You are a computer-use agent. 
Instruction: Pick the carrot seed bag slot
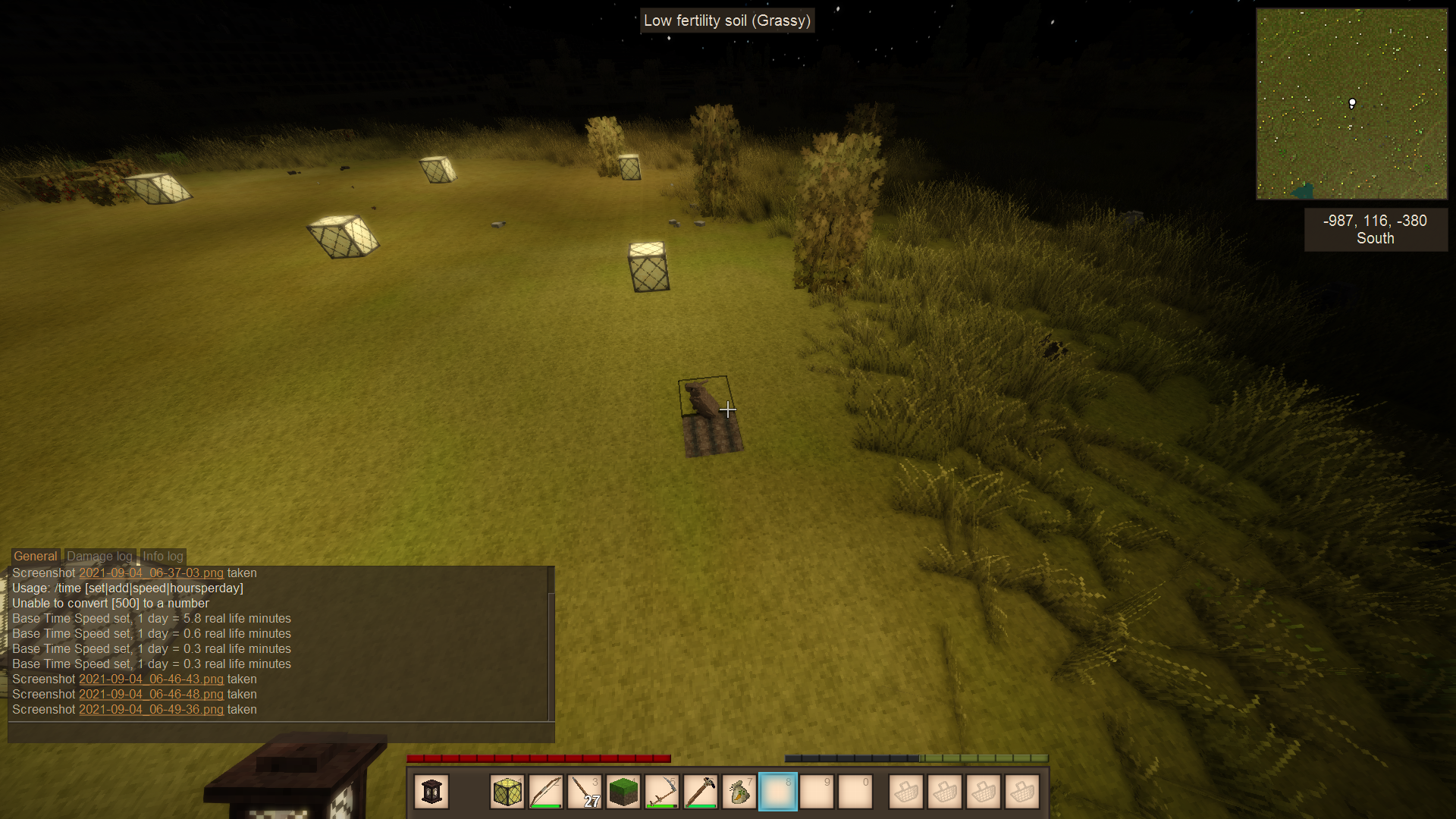click(739, 792)
